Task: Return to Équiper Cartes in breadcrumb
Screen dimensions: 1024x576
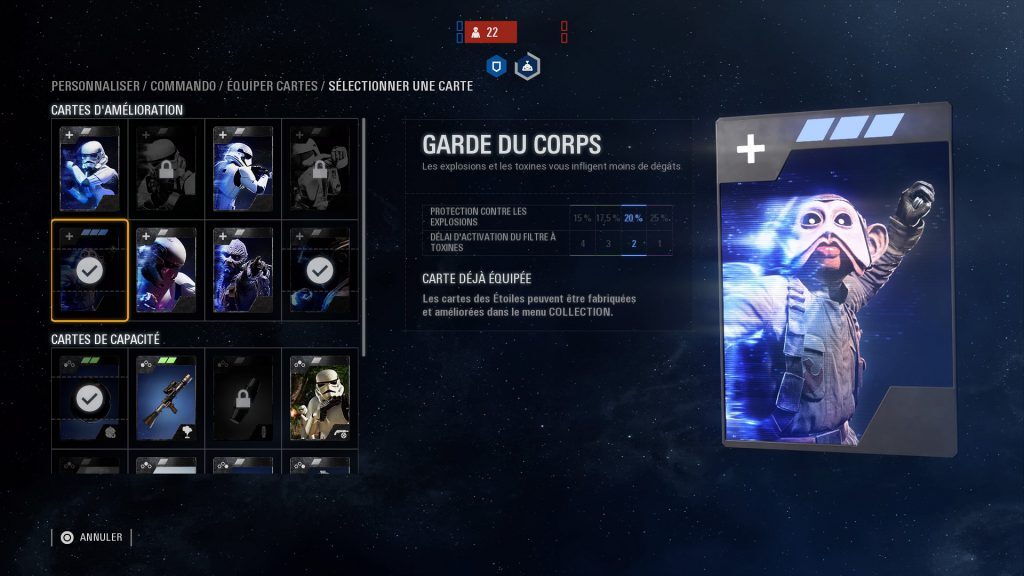Action: pyautogui.click(x=272, y=86)
